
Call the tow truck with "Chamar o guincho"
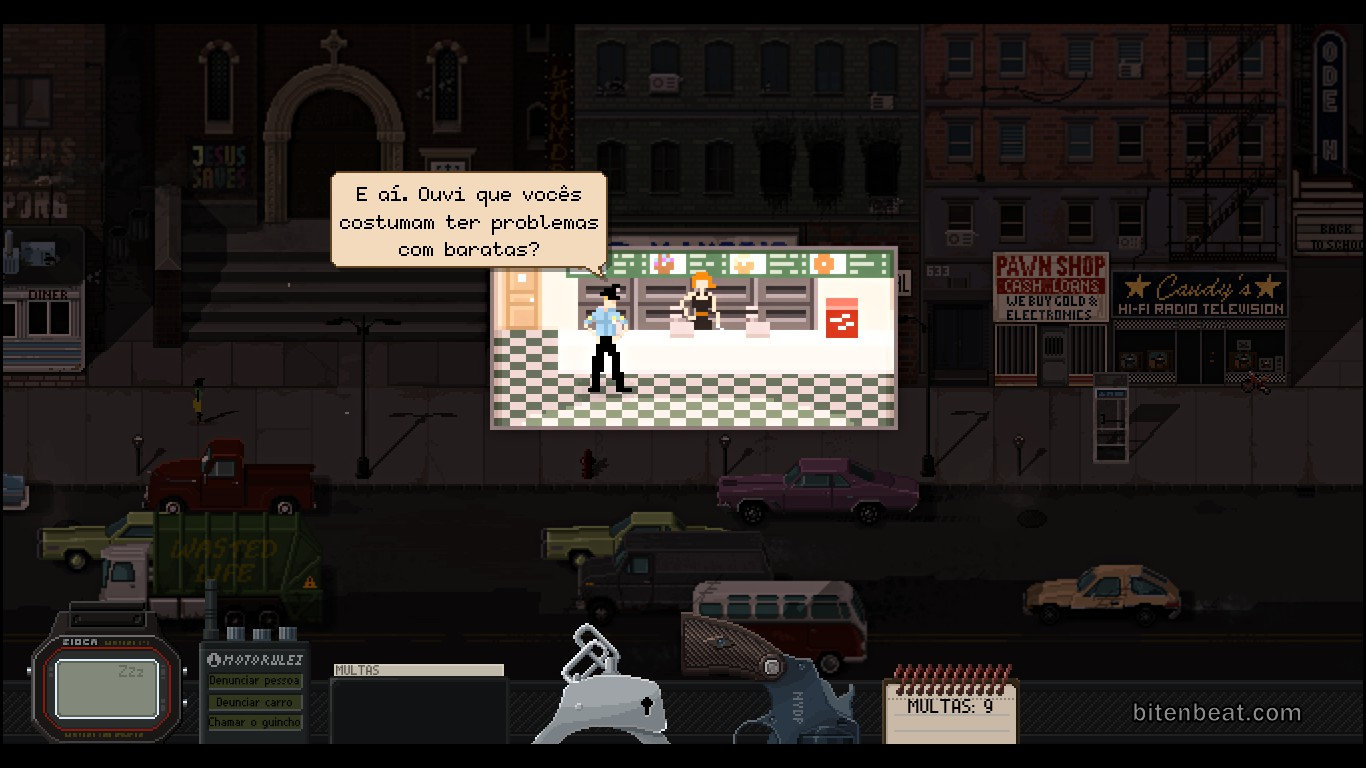click(x=254, y=722)
